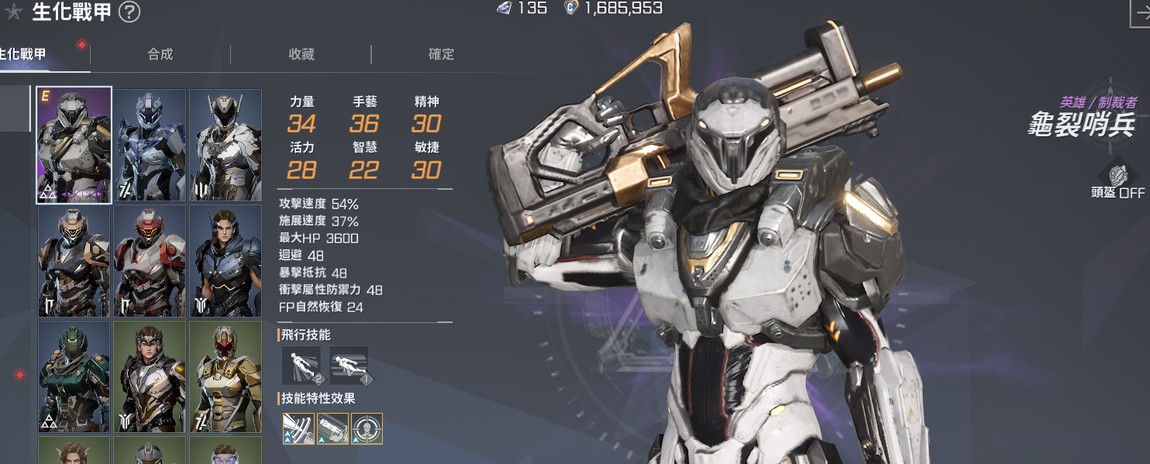Select the green armored suit thumbnail
Image resolution: width=1150 pixels, height=464 pixels.
point(74,377)
